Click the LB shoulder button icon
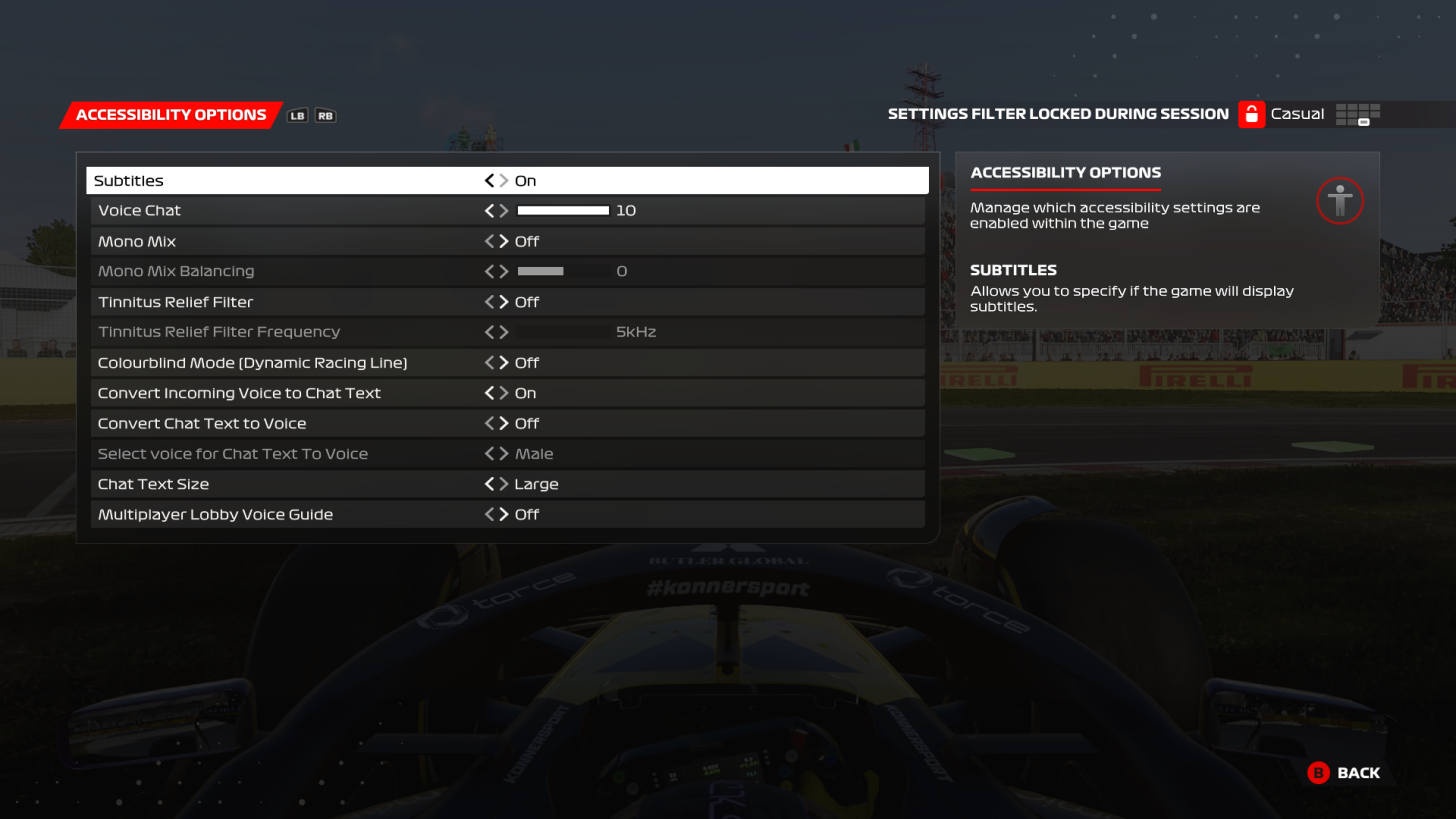This screenshot has height=819, width=1456. (297, 115)
